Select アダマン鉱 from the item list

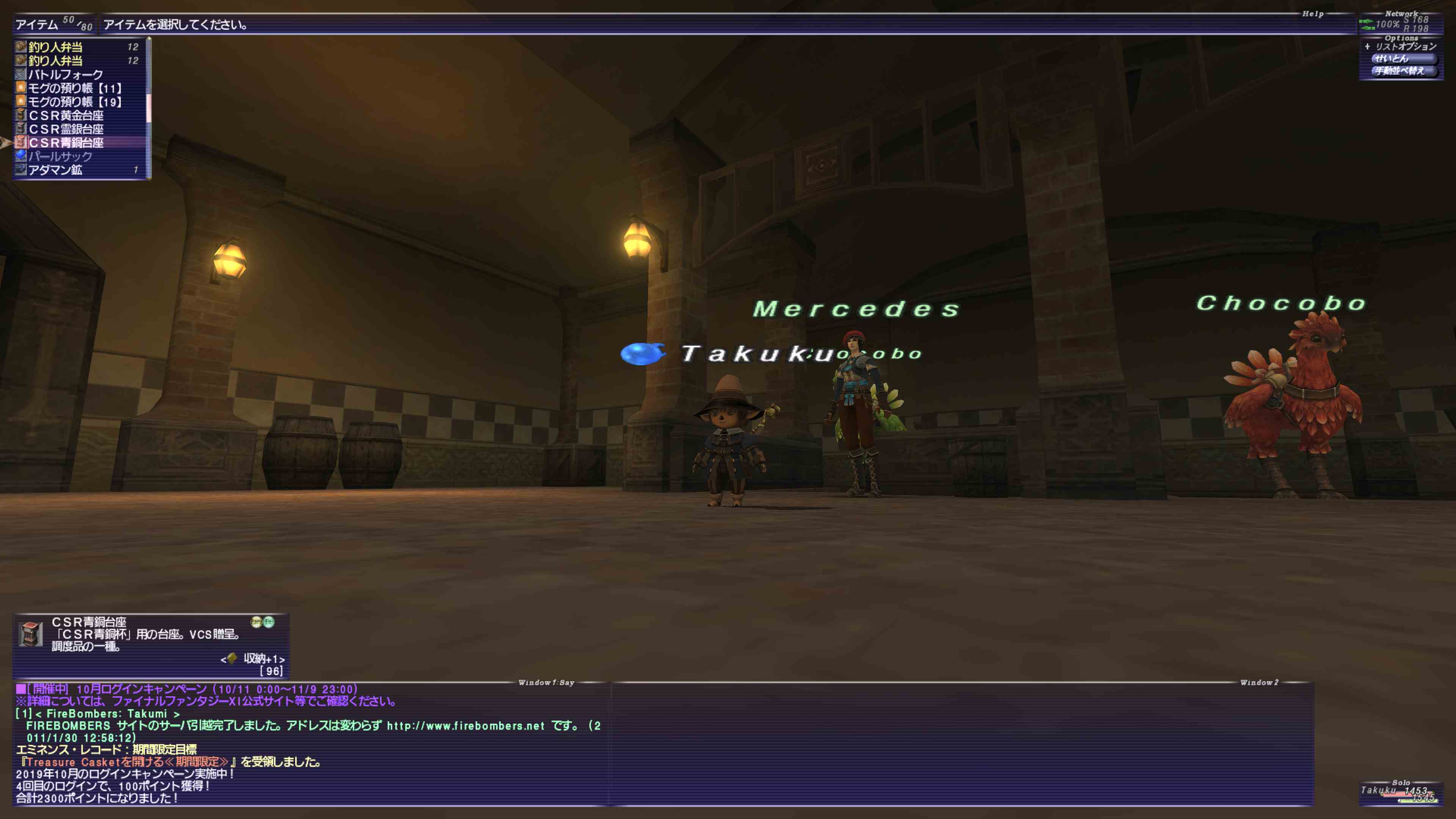tap(55, 169)
